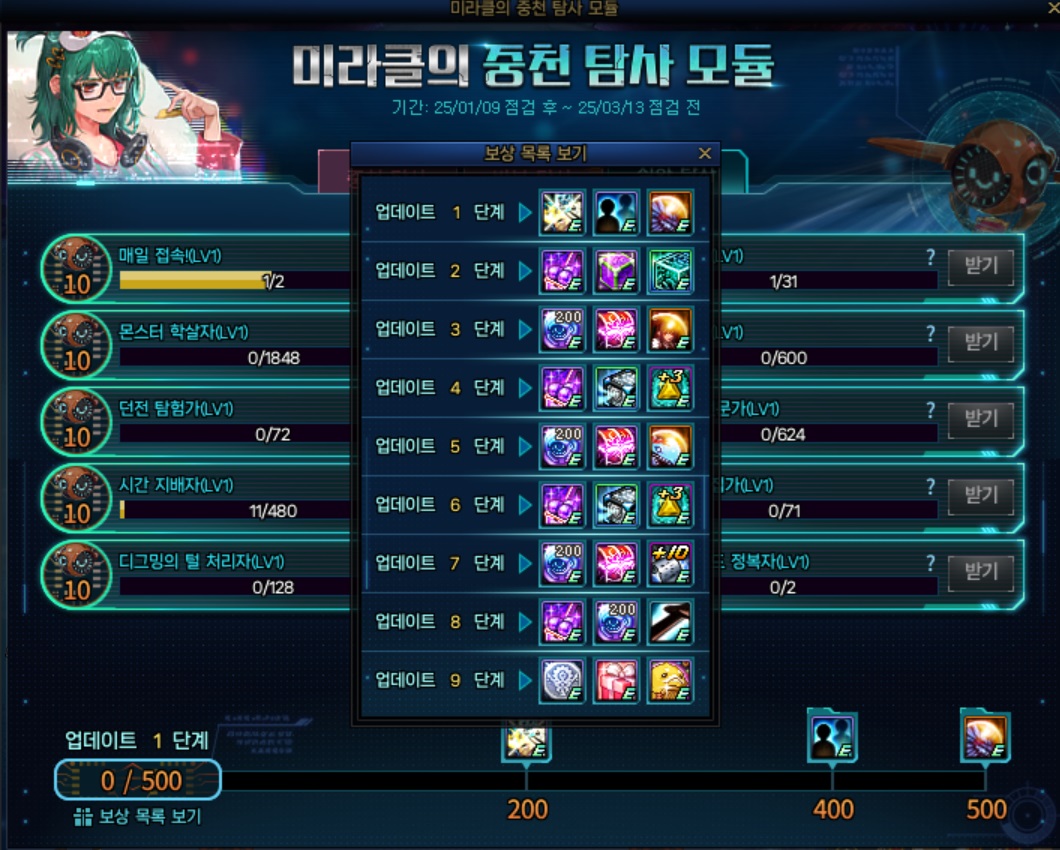Select the yellow chick reward in 업데이트 9 단계
Screen dimensions: 1060x850
pos(670,680)
